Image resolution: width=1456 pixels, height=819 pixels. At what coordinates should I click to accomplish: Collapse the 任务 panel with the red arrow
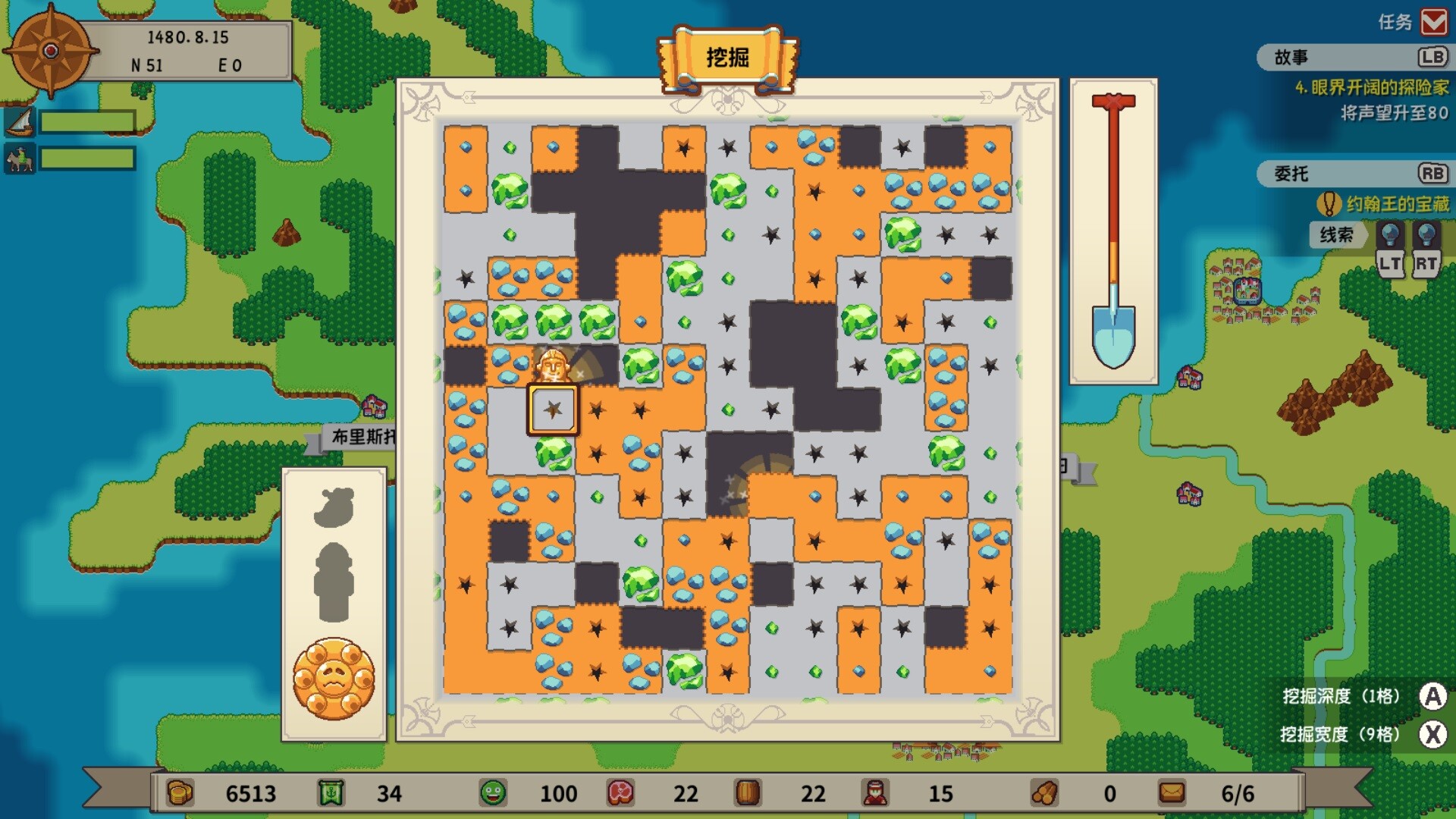click(1433, 22)
